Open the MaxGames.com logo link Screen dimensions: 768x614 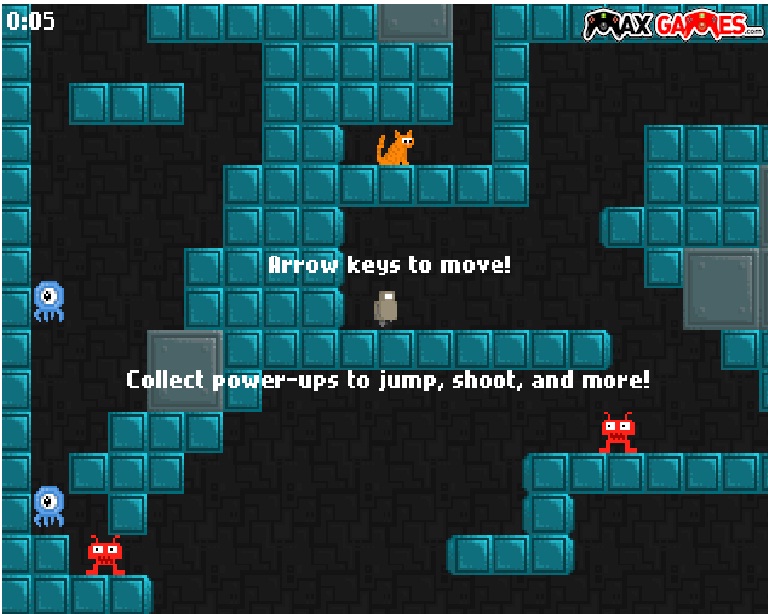672,24
